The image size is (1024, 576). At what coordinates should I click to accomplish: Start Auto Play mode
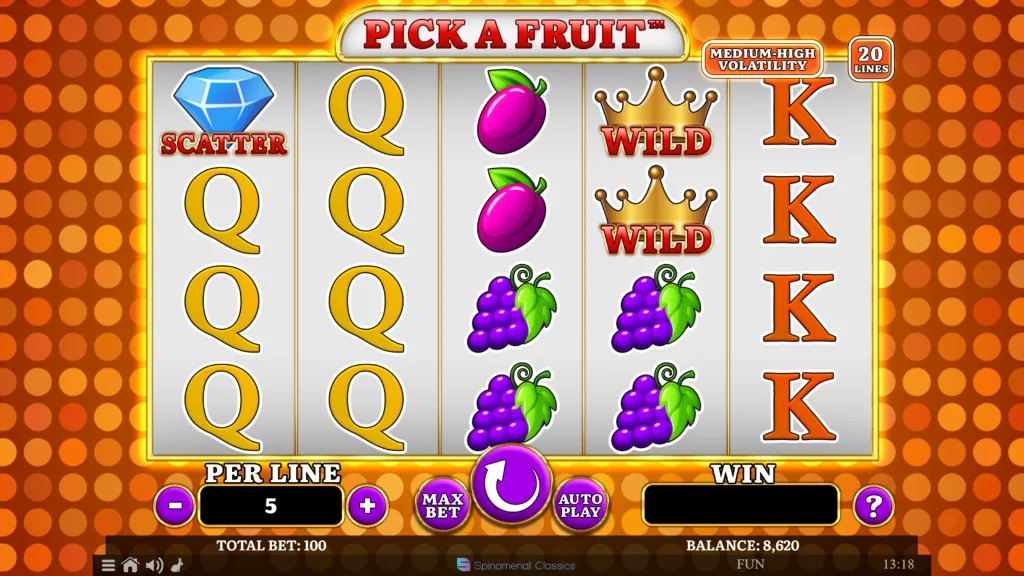581,504
